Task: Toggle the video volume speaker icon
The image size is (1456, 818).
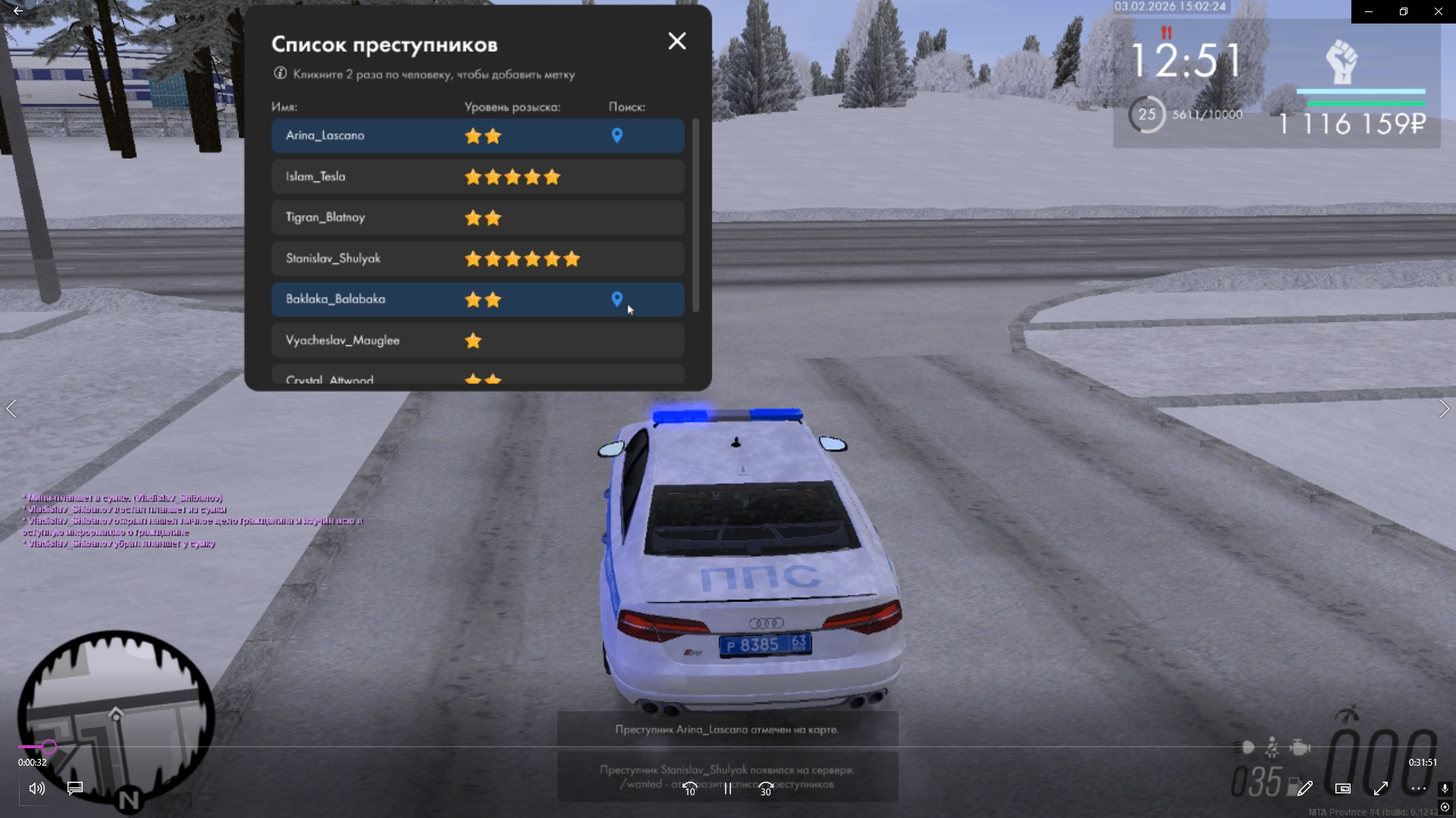Action: point(36,788)
